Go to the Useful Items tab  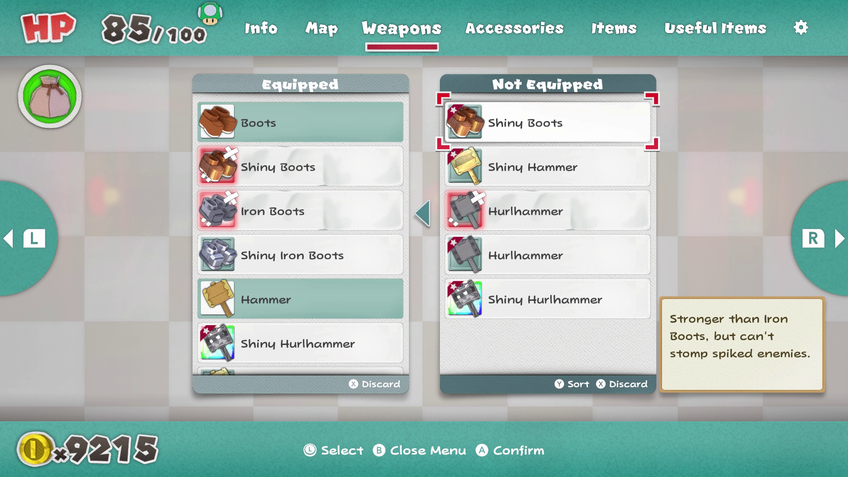click(715, 28)
